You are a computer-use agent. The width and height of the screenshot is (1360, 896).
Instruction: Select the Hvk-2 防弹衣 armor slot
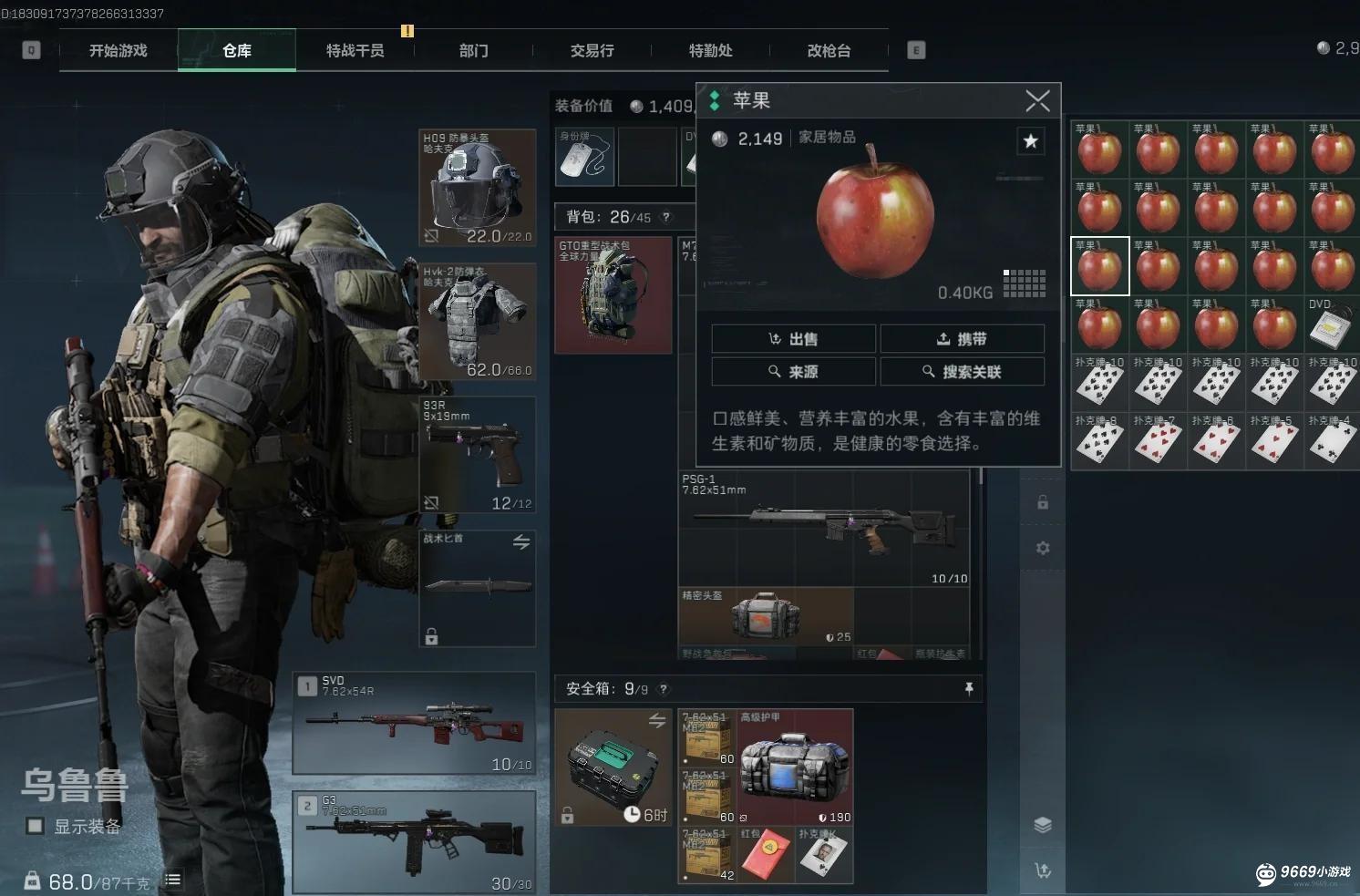[477, 321]
